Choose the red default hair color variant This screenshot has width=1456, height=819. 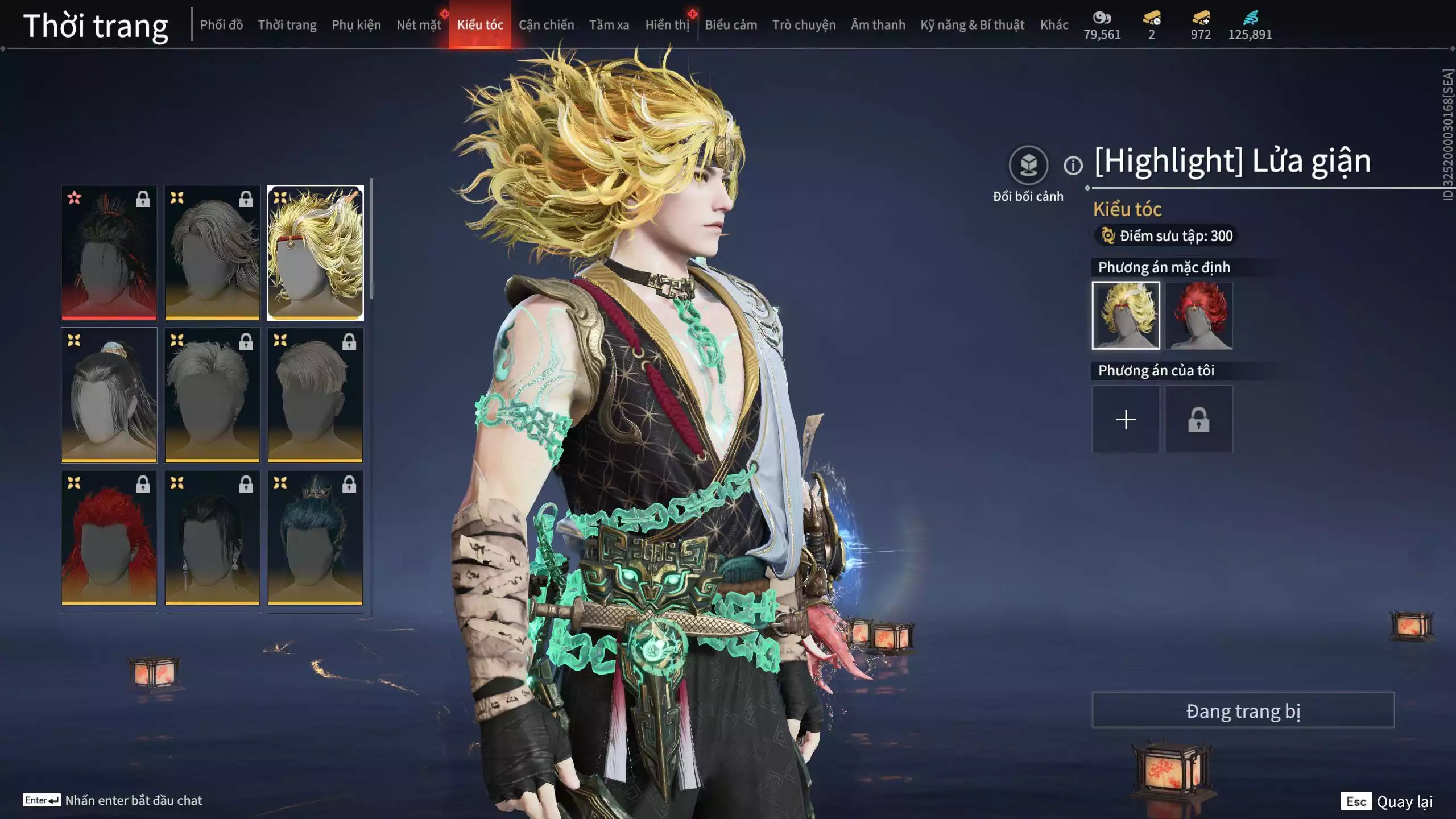tap(1198, 316)
